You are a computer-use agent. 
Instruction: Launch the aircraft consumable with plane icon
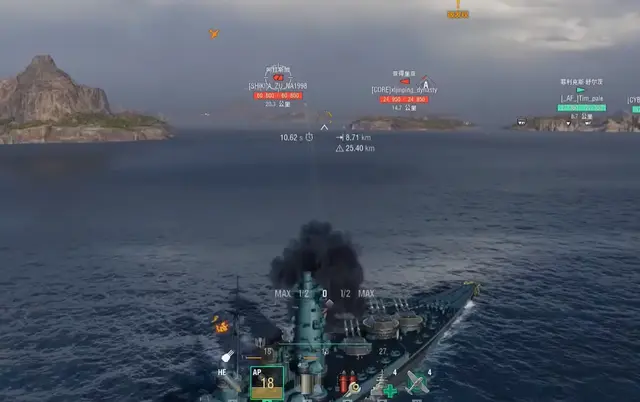(x=418, y=381)
